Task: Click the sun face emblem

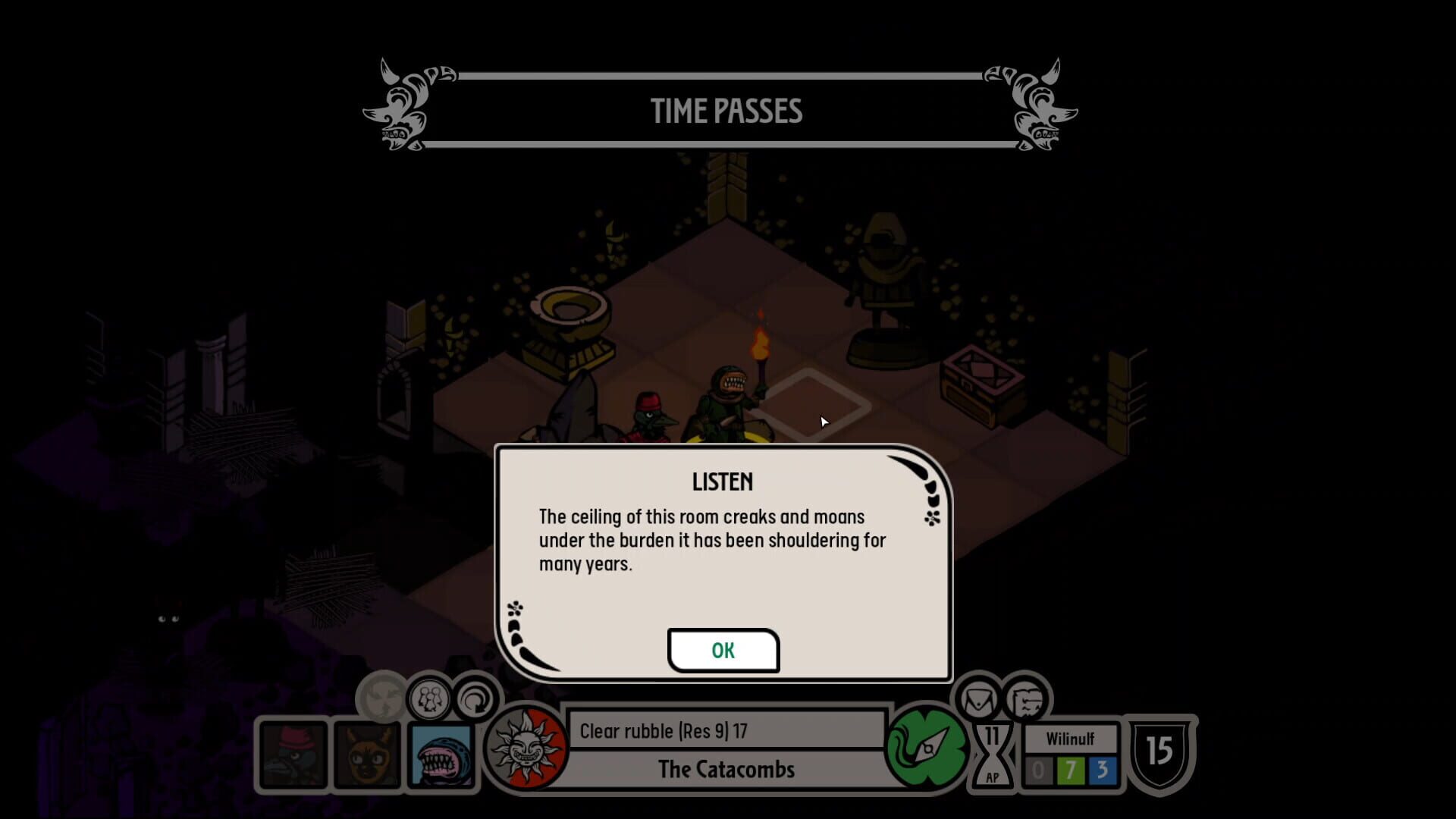Action: click(x=526, y=748)
